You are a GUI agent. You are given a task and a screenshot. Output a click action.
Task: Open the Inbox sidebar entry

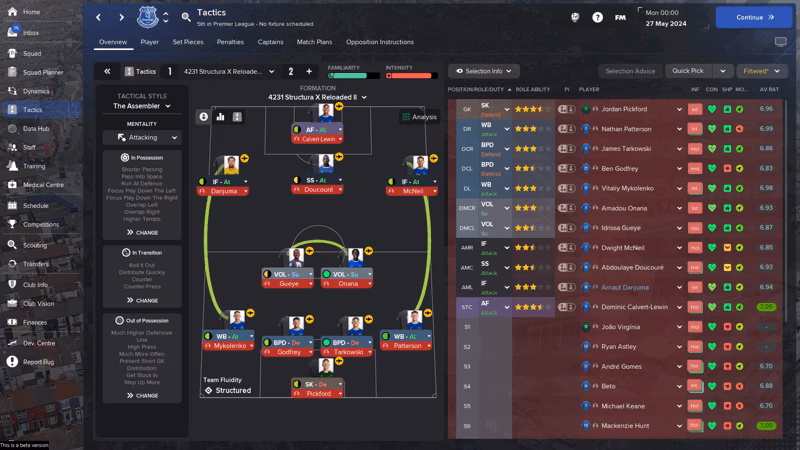pos(32,32)
